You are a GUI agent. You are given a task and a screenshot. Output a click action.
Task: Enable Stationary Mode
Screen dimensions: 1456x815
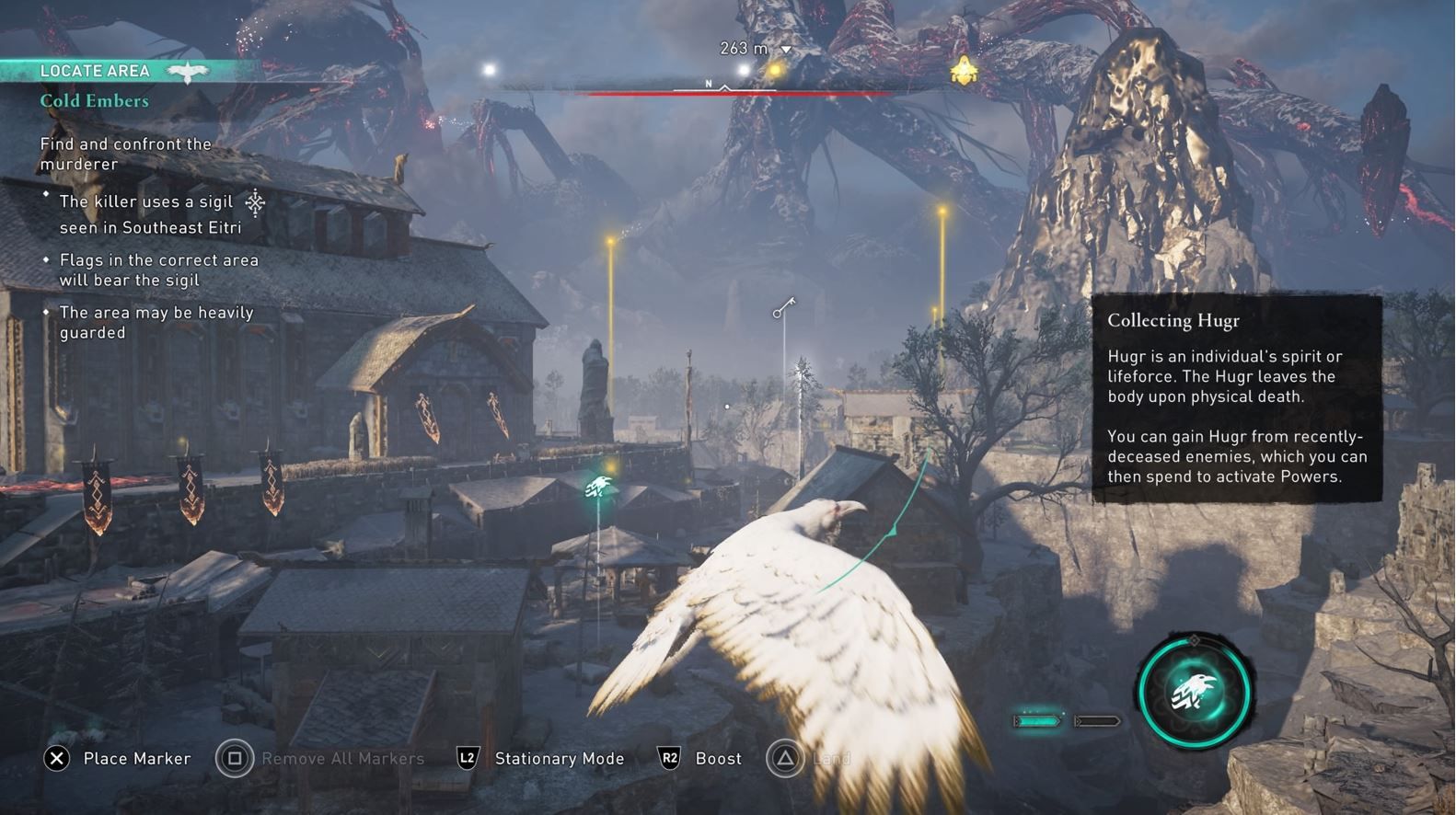tap(559, 758)
